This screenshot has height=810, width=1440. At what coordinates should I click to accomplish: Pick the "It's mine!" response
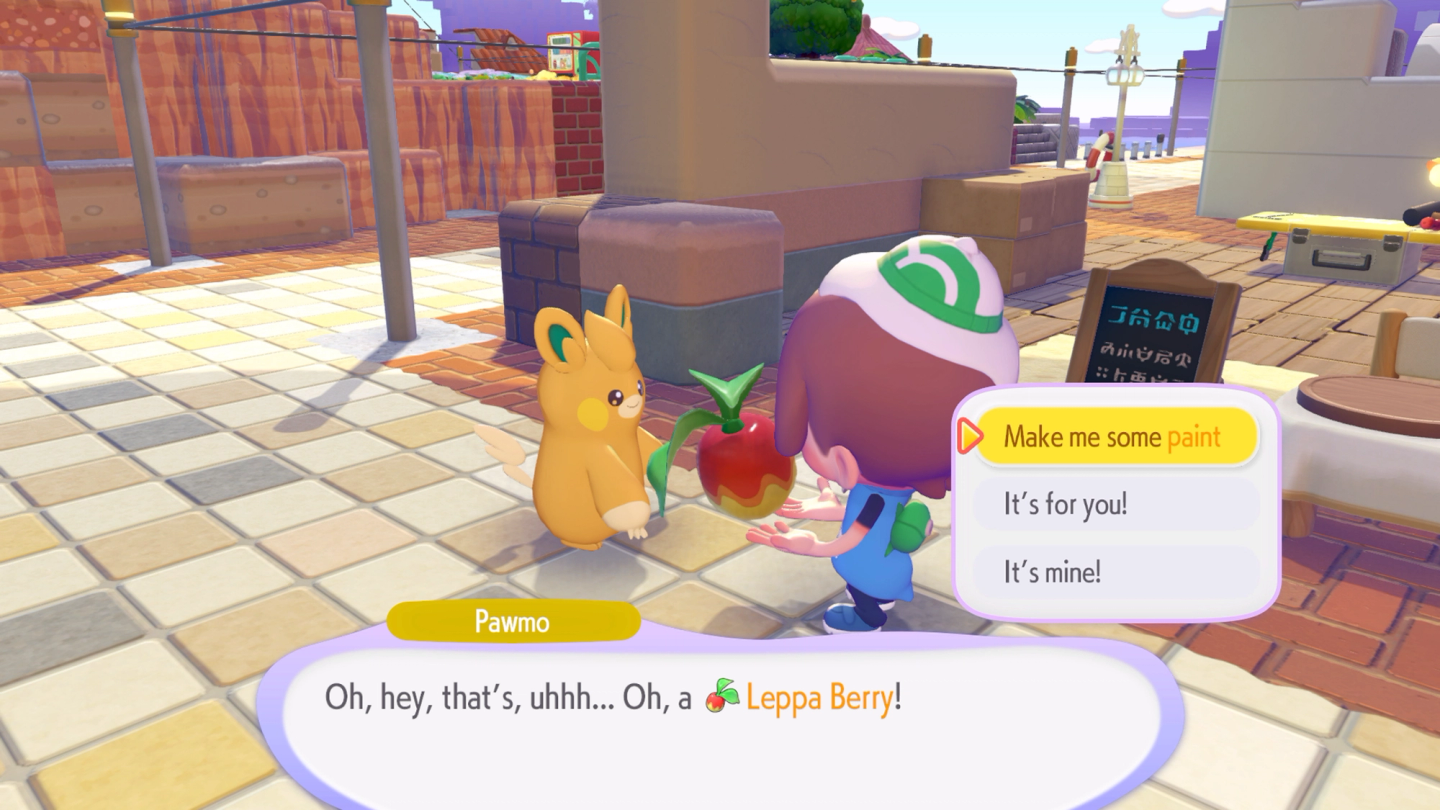(1114, 572)
